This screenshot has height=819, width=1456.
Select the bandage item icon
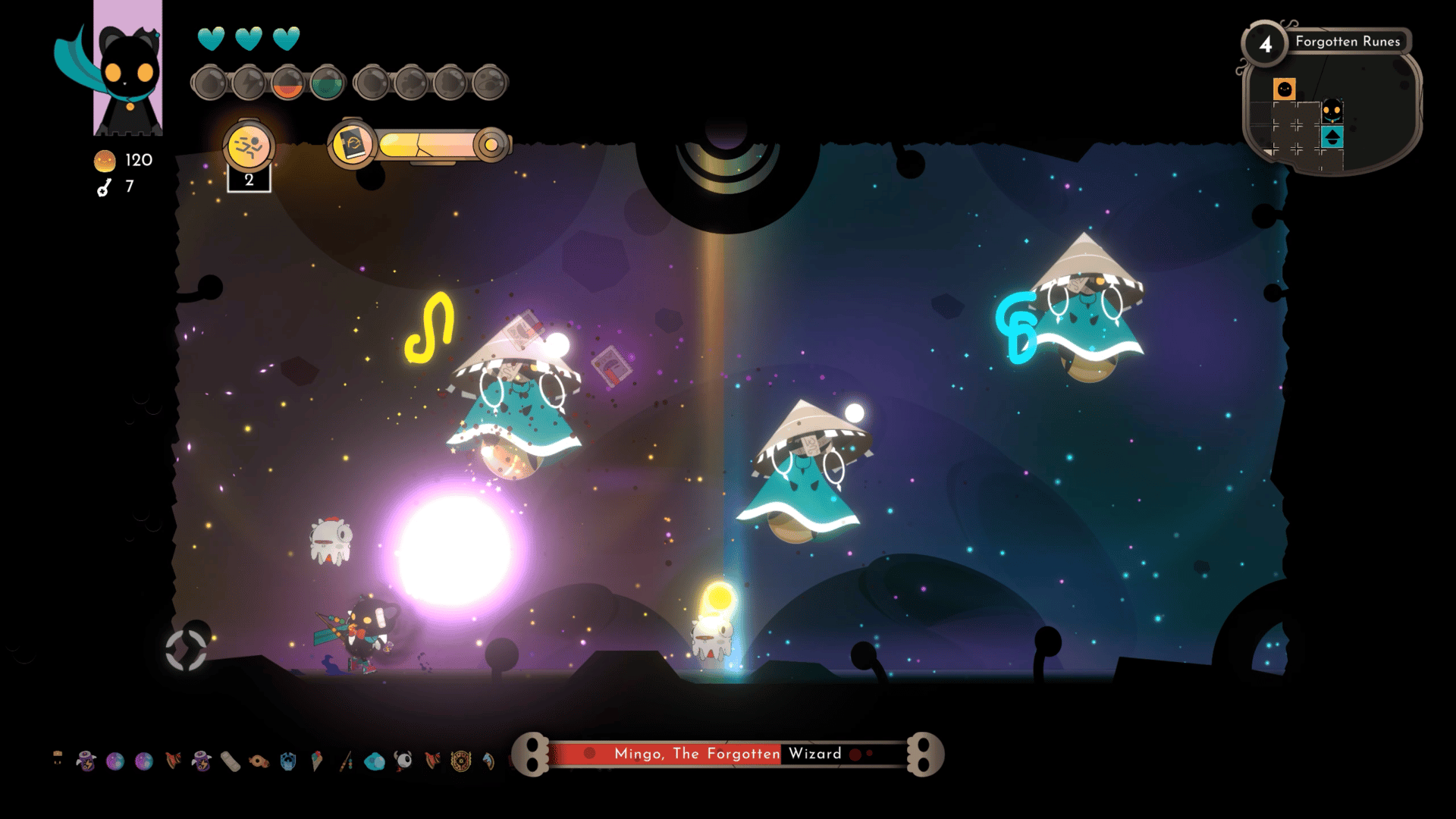[231, 761]
